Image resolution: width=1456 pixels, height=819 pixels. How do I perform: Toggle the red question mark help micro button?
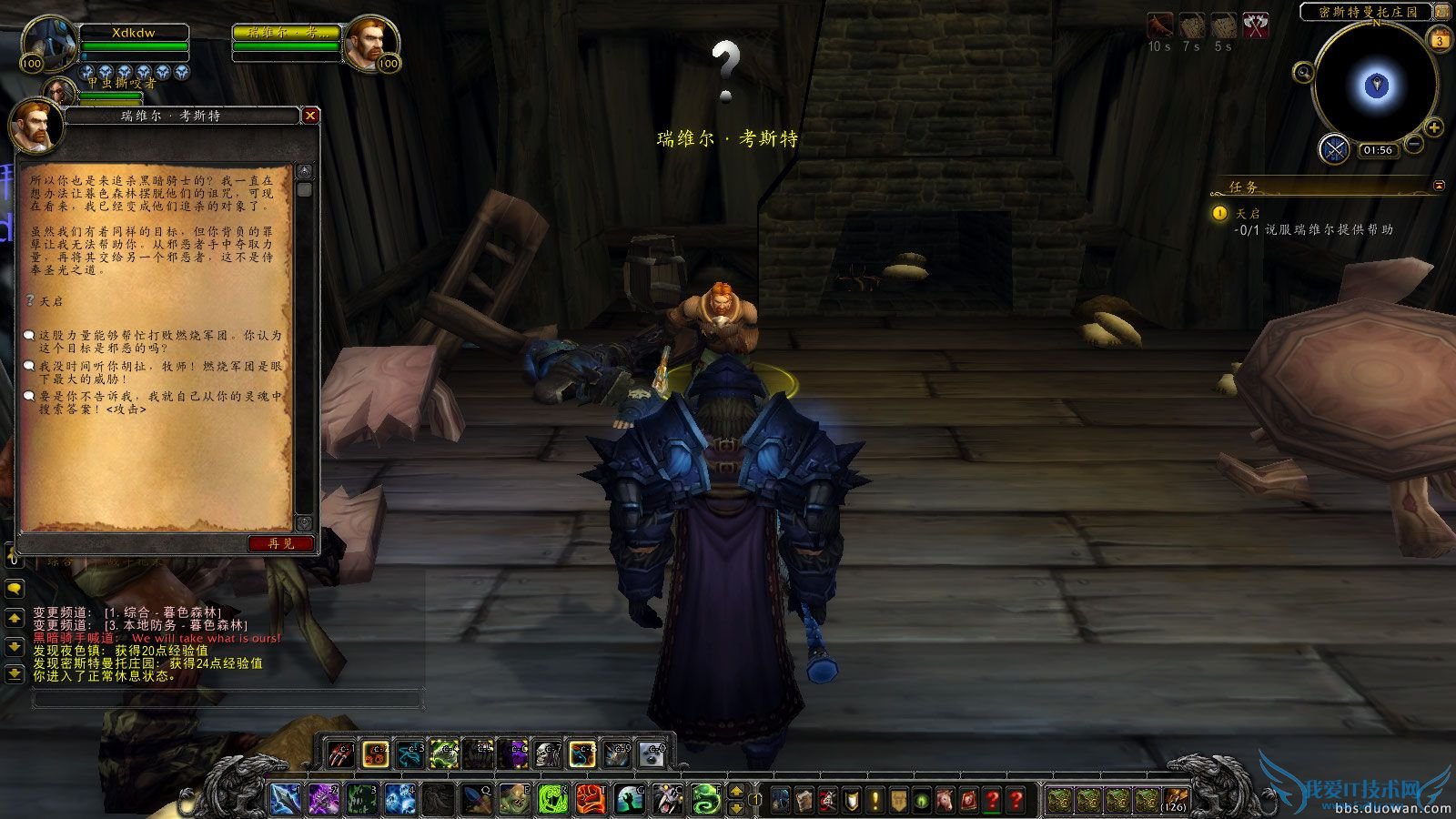(x=1016, y=800)
